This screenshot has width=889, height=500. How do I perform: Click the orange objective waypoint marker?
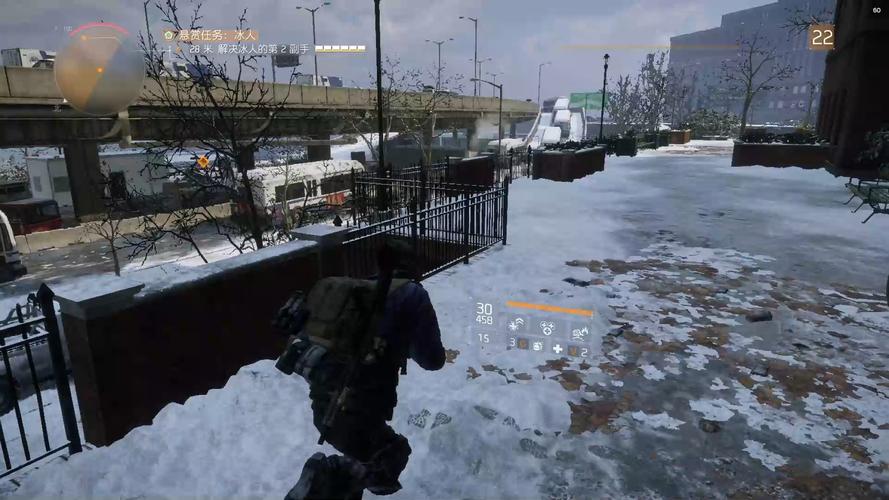[204, 161]
